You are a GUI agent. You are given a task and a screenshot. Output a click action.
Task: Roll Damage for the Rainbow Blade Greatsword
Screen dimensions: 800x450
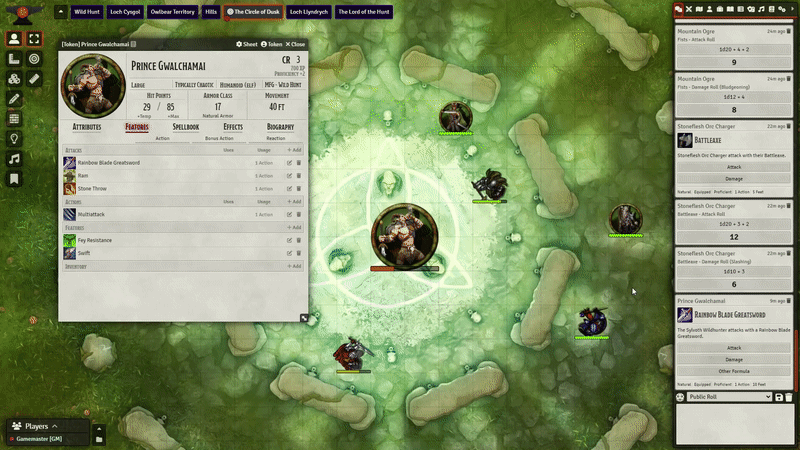(734, 359)
